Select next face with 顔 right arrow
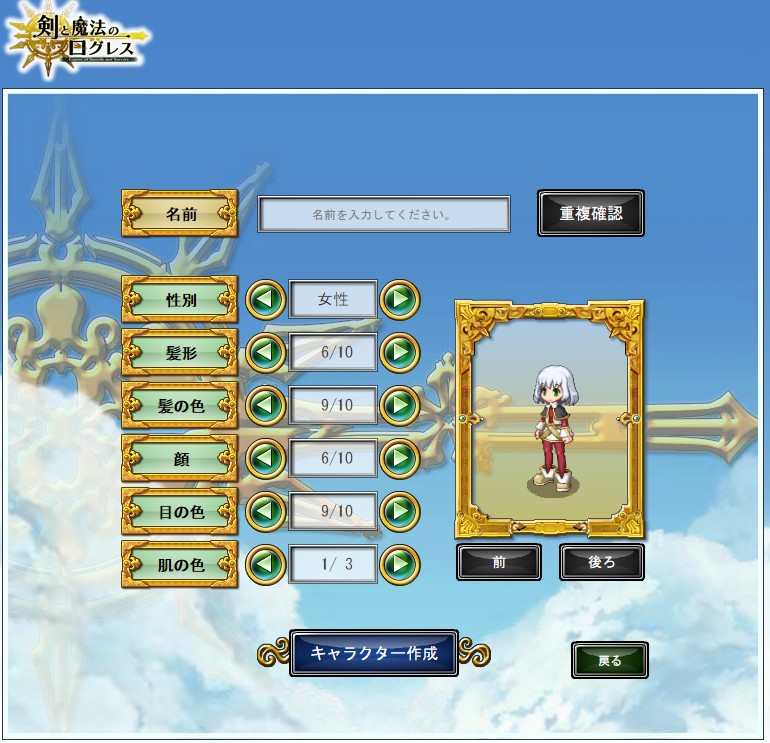This screenshot has width=770, height=743. point(399,458)
